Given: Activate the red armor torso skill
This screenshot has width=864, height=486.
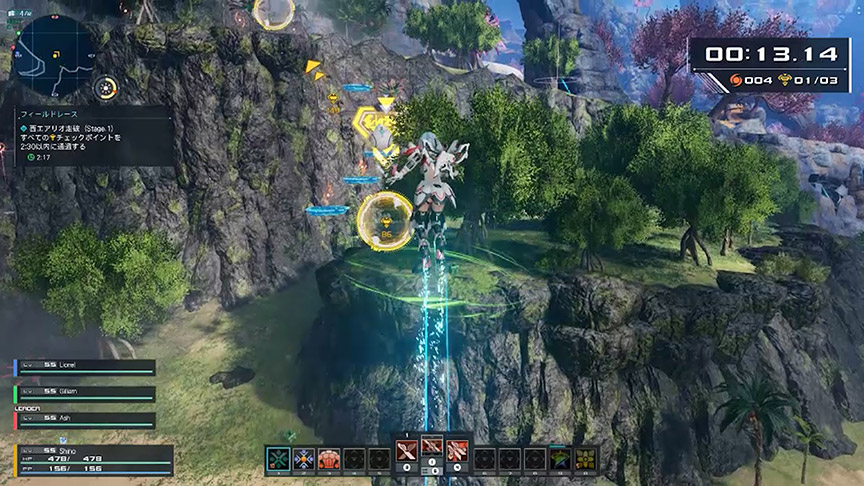Looking at the screenshot, I should click(328, 459).
